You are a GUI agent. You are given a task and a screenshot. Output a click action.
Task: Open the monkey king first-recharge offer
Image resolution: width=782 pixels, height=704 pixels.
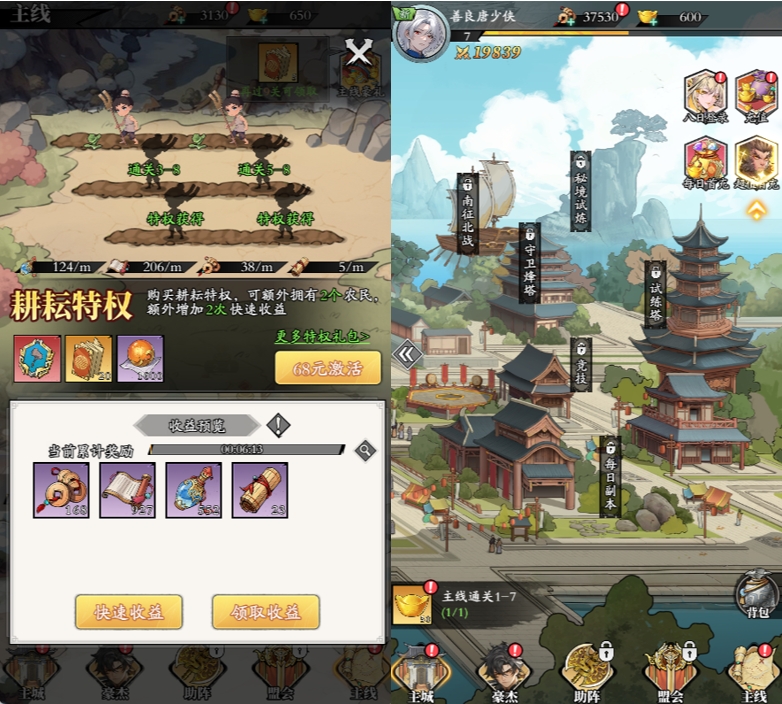point(756,162)
